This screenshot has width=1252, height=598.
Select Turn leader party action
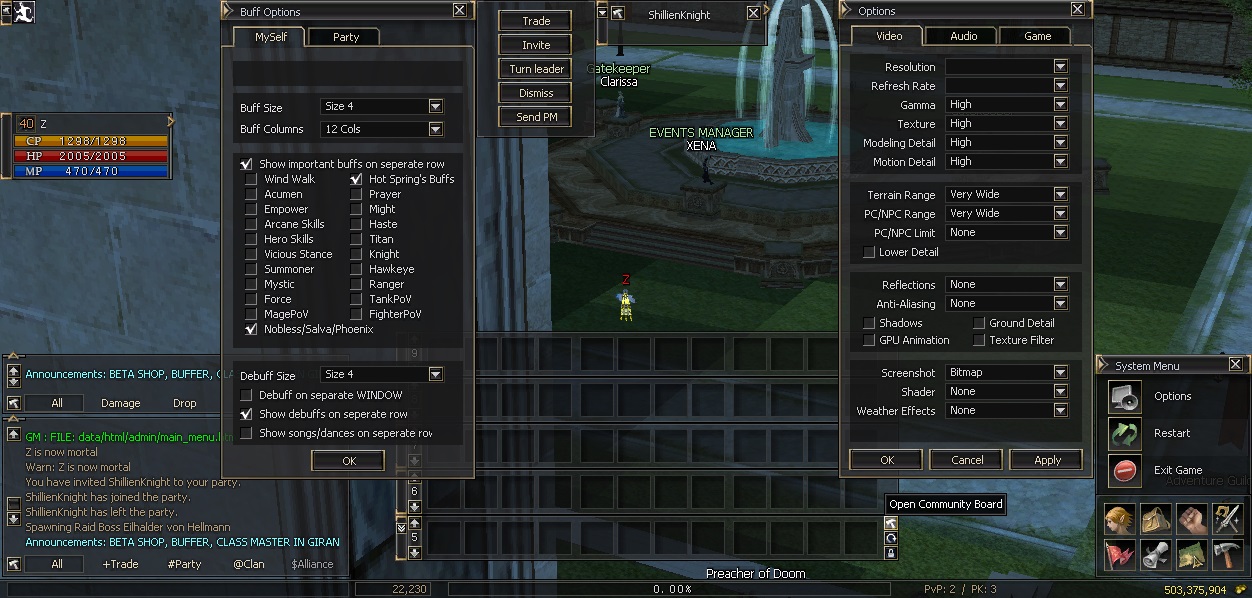pos(536,69)
